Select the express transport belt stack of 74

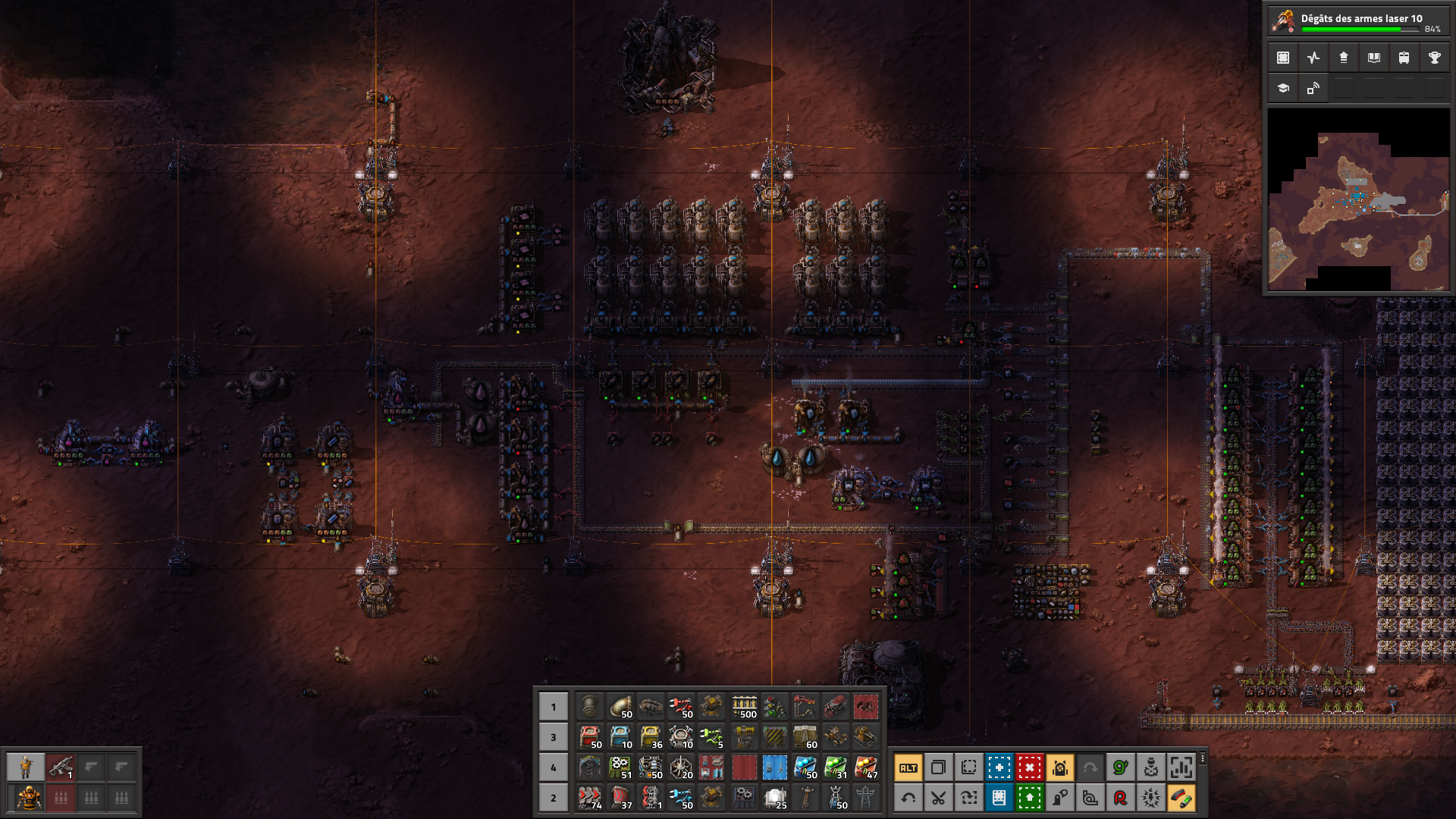(590, 798)
